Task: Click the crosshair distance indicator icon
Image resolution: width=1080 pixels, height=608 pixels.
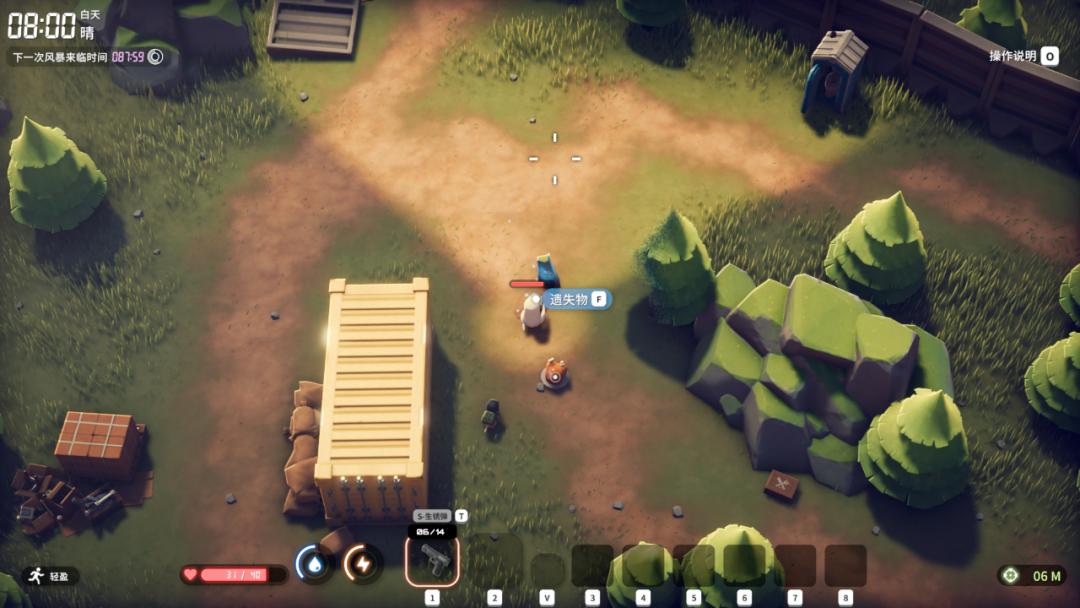Action: pyautogui.click(x=1013, y=575)
